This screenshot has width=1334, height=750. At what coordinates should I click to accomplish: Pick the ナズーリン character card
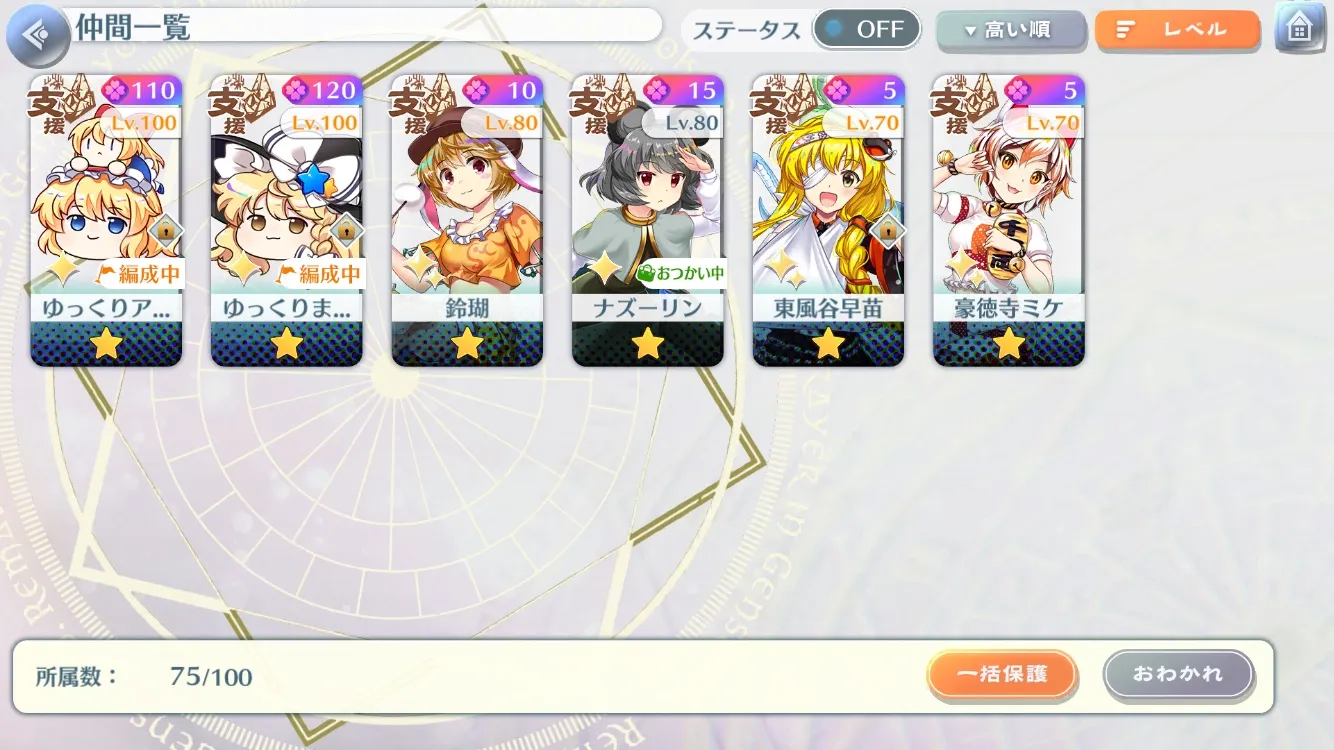648,220
